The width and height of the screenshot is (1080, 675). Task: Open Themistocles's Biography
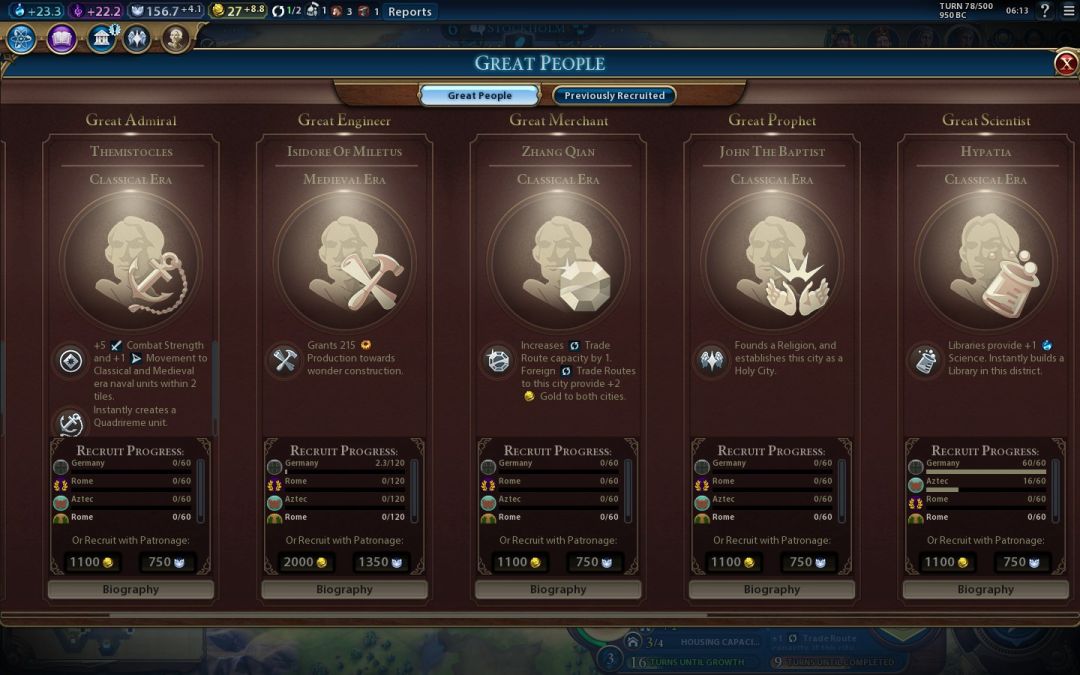pos(131,590)
